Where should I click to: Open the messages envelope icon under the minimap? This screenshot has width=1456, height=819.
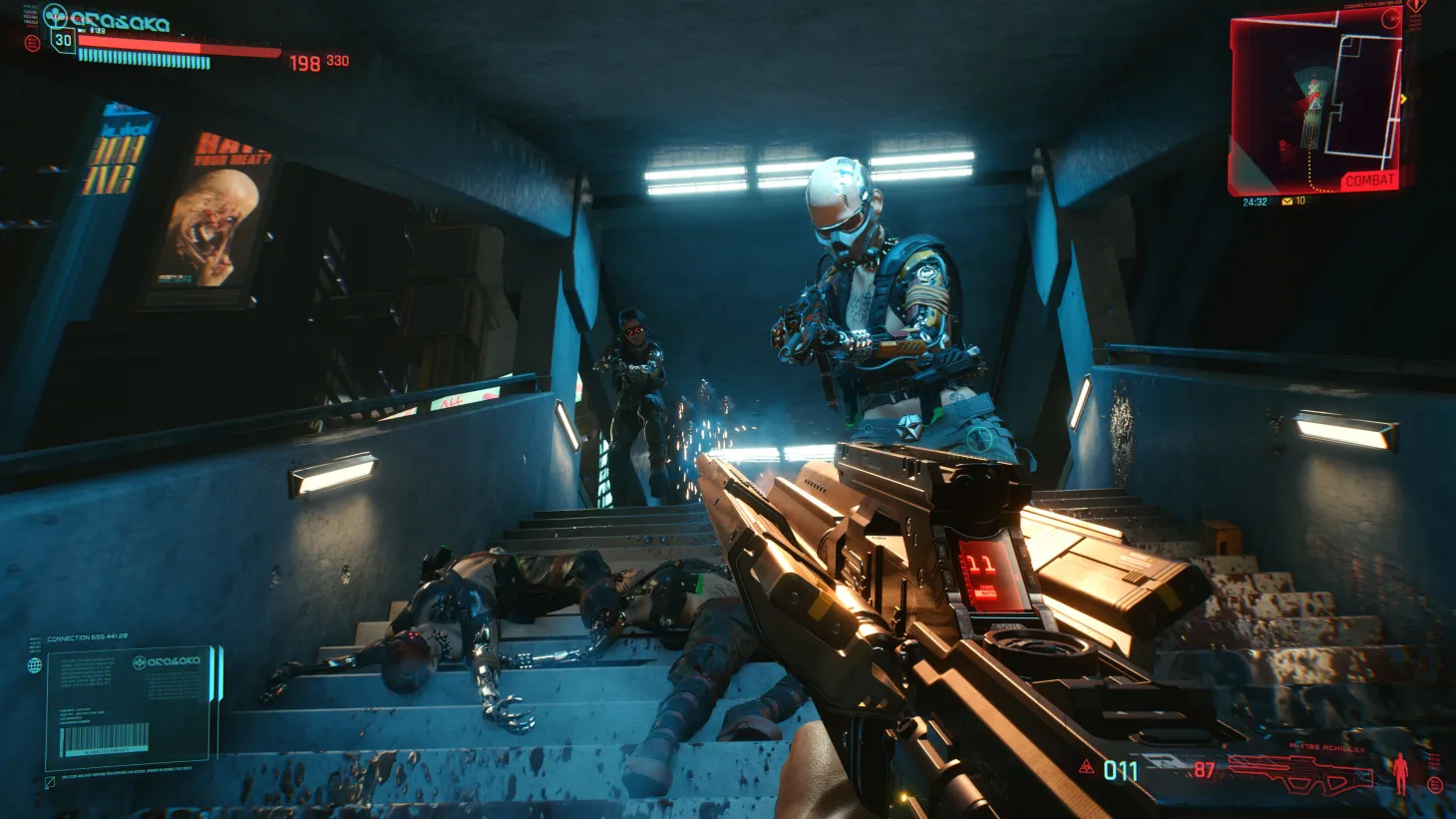tap(1286, 202)
